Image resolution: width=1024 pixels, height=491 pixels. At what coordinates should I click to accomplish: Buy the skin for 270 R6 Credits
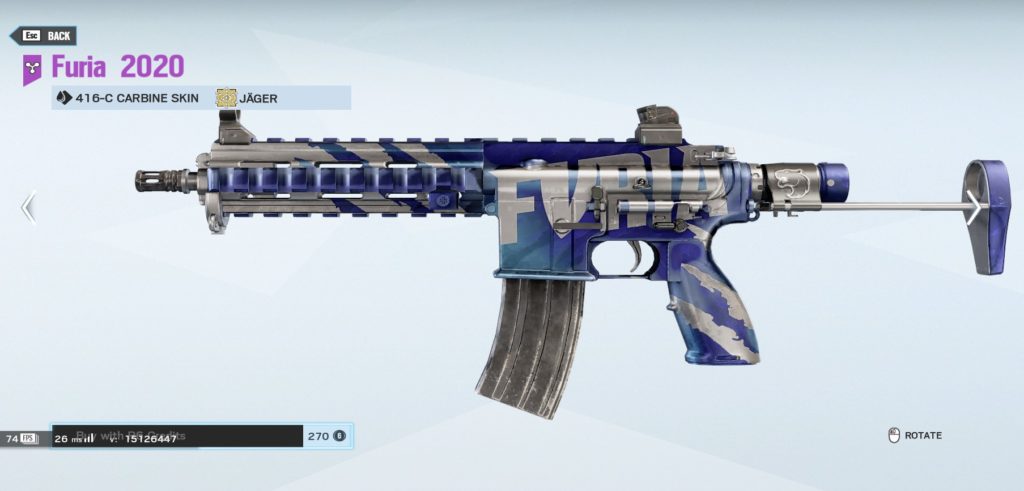pos(201,436)
